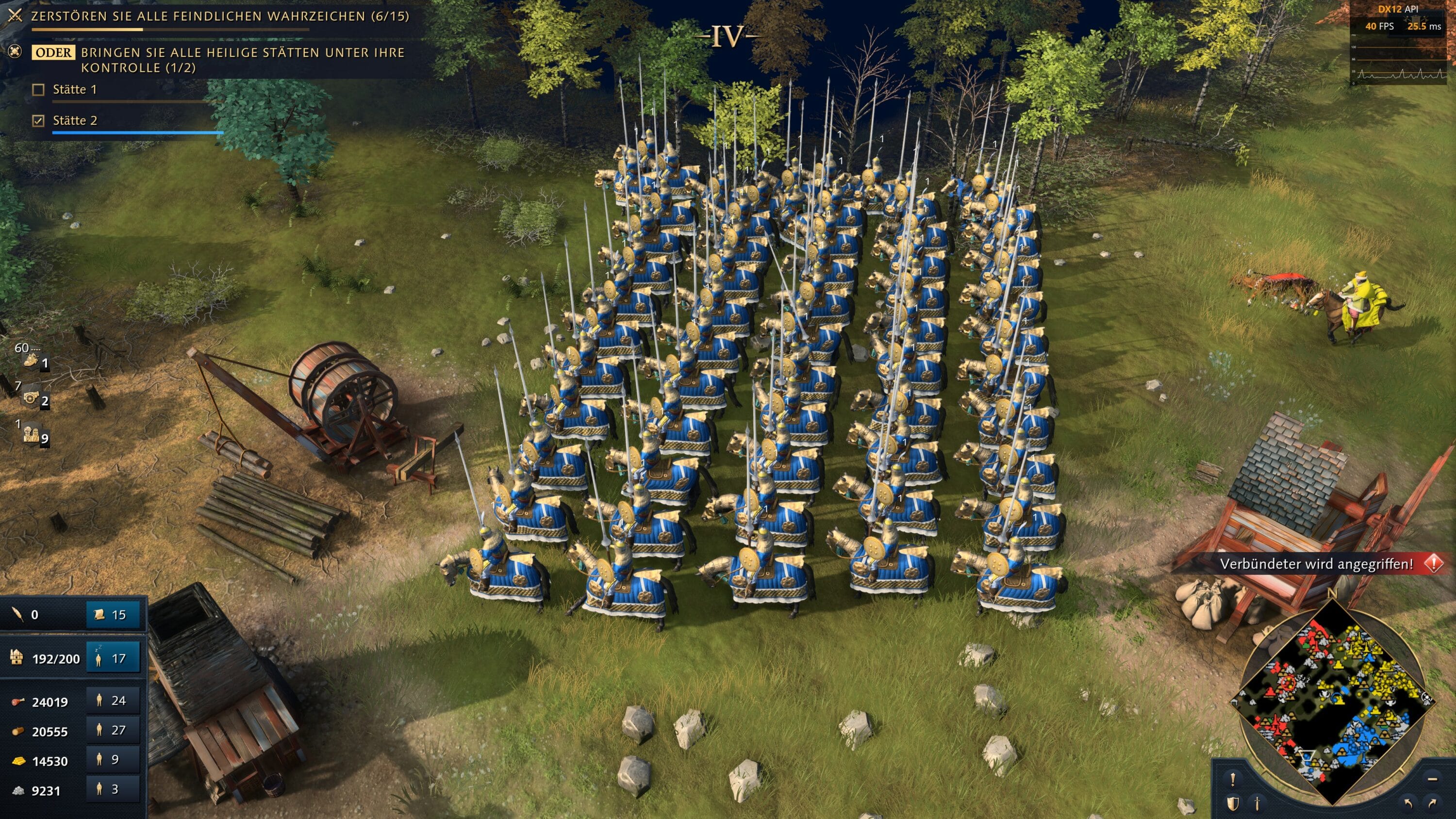Select control group 9 badge
1456x819 pixels.
(x=34, y=435)
